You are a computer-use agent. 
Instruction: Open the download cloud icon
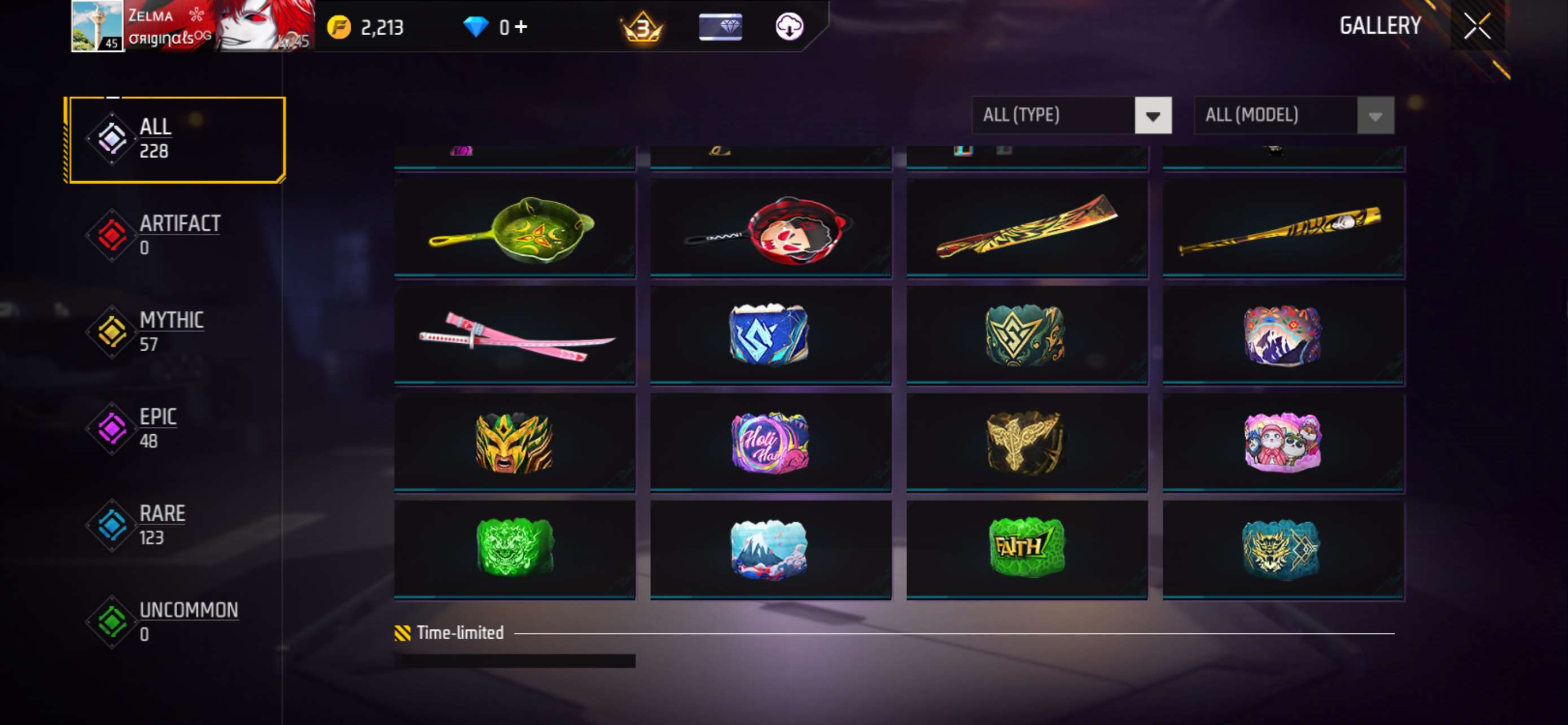pos(789,26)
